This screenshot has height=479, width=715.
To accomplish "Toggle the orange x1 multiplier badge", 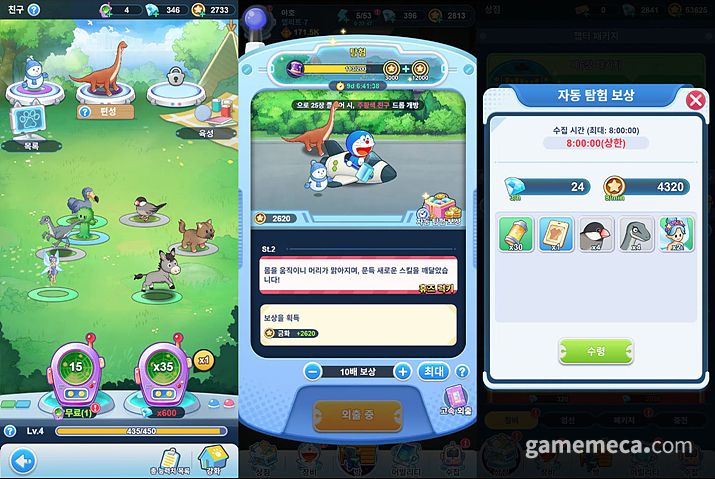I will click(204, 358).
